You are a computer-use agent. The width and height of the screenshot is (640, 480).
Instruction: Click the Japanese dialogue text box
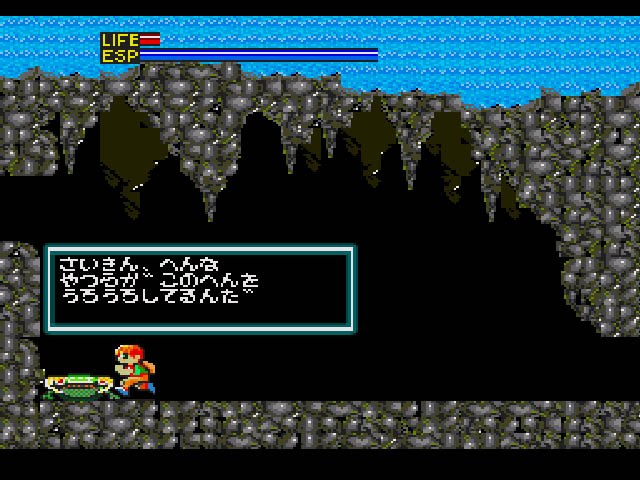click(x=199, y=289)
